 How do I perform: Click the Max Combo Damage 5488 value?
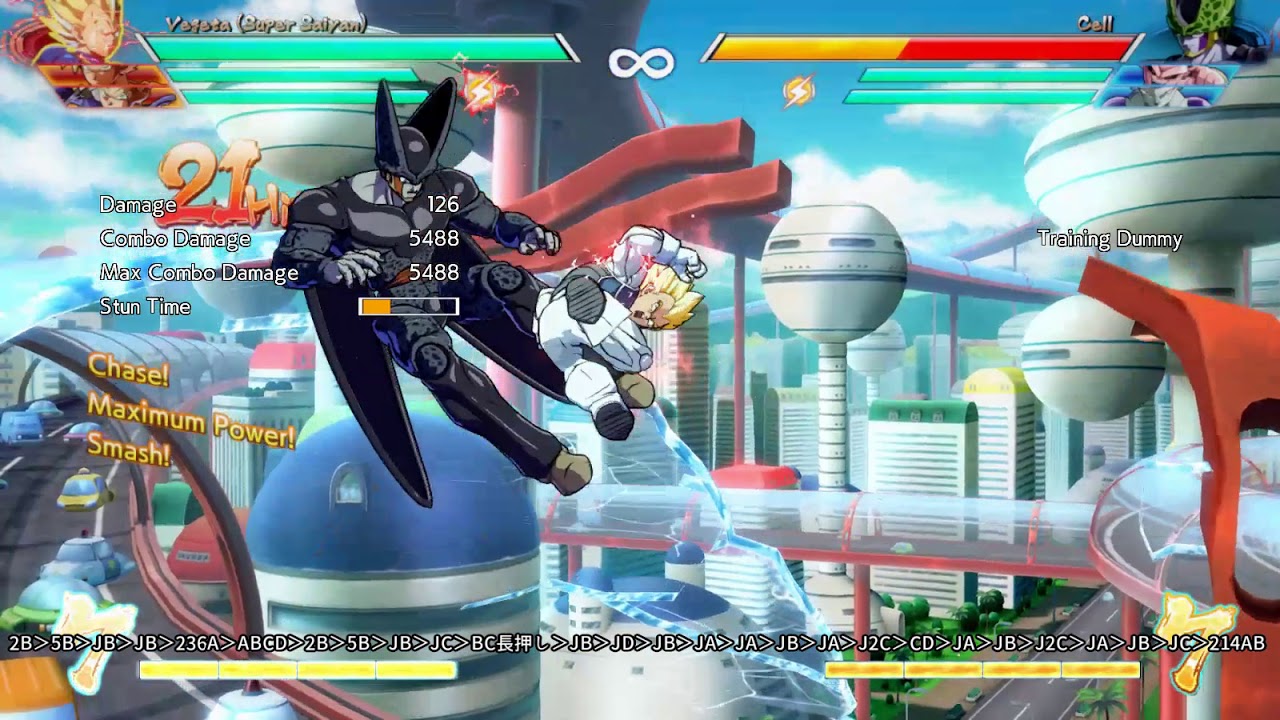[437, 272]
